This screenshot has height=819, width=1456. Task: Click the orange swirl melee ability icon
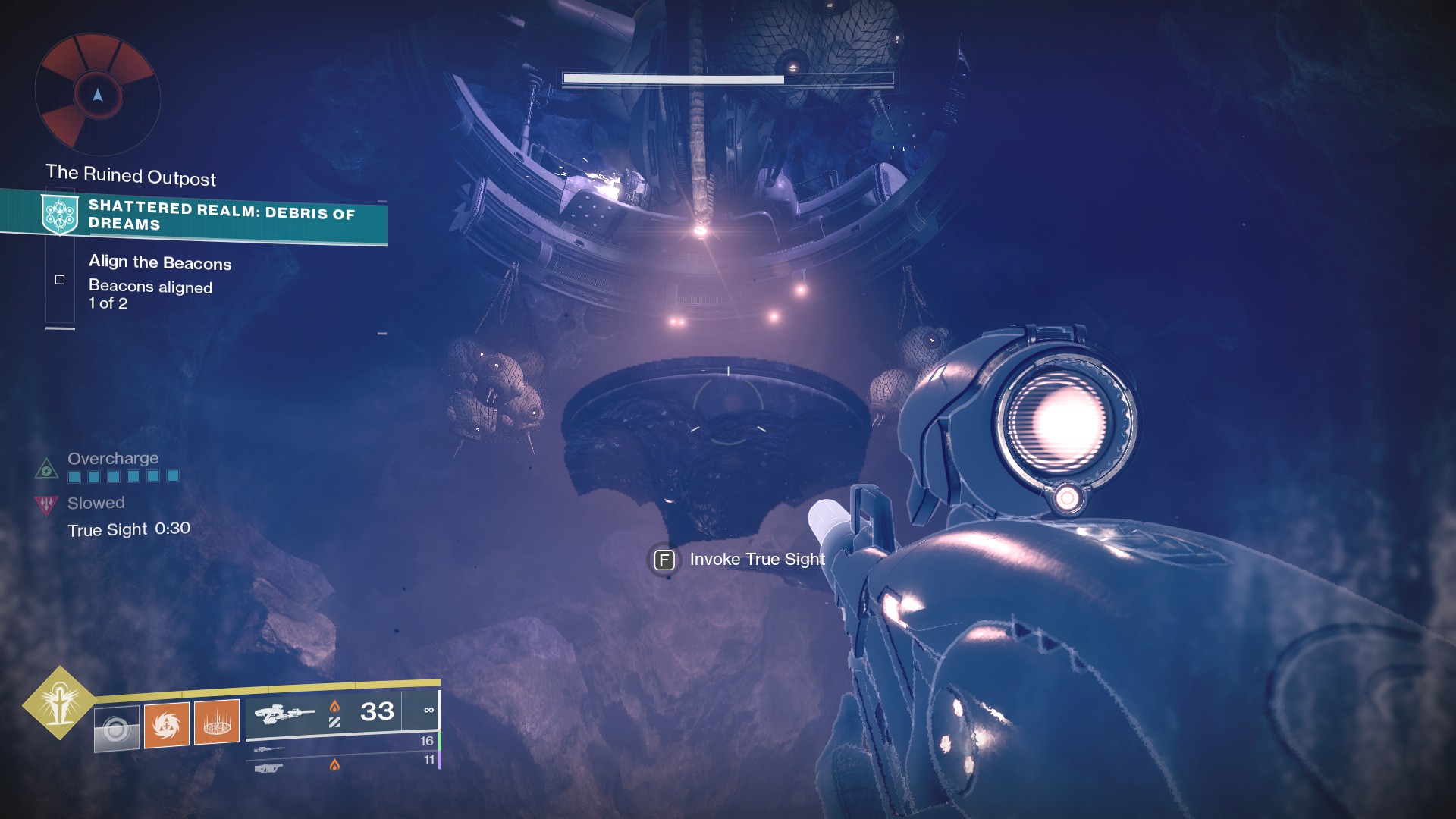[166, 724]
